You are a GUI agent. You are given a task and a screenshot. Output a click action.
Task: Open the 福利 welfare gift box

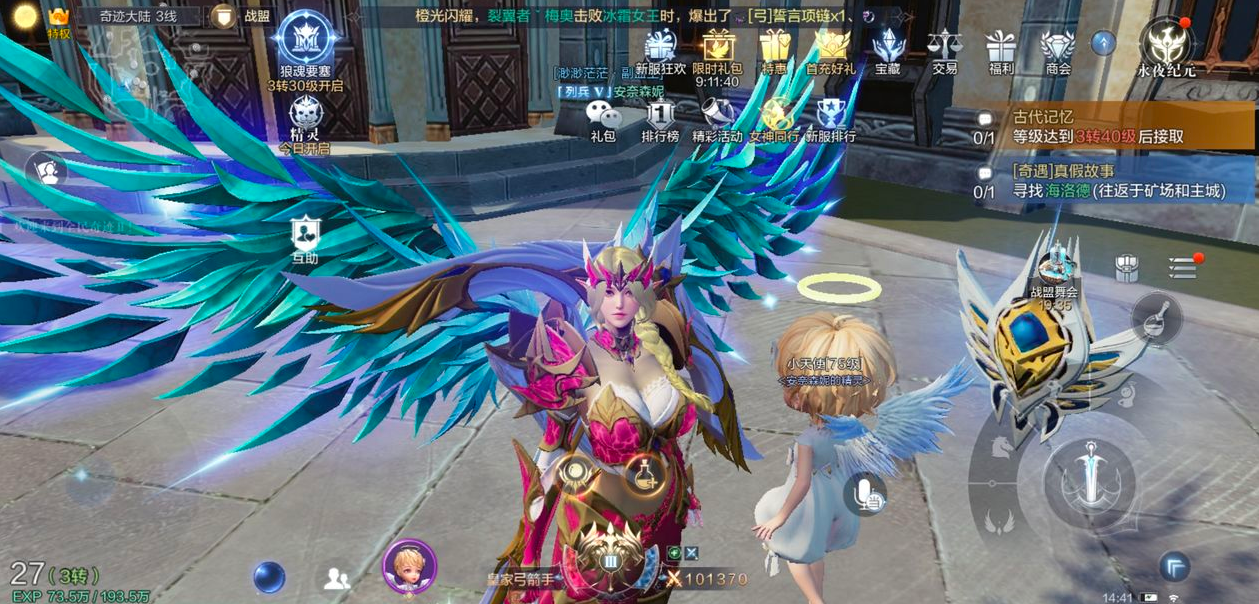point(1000,50)
